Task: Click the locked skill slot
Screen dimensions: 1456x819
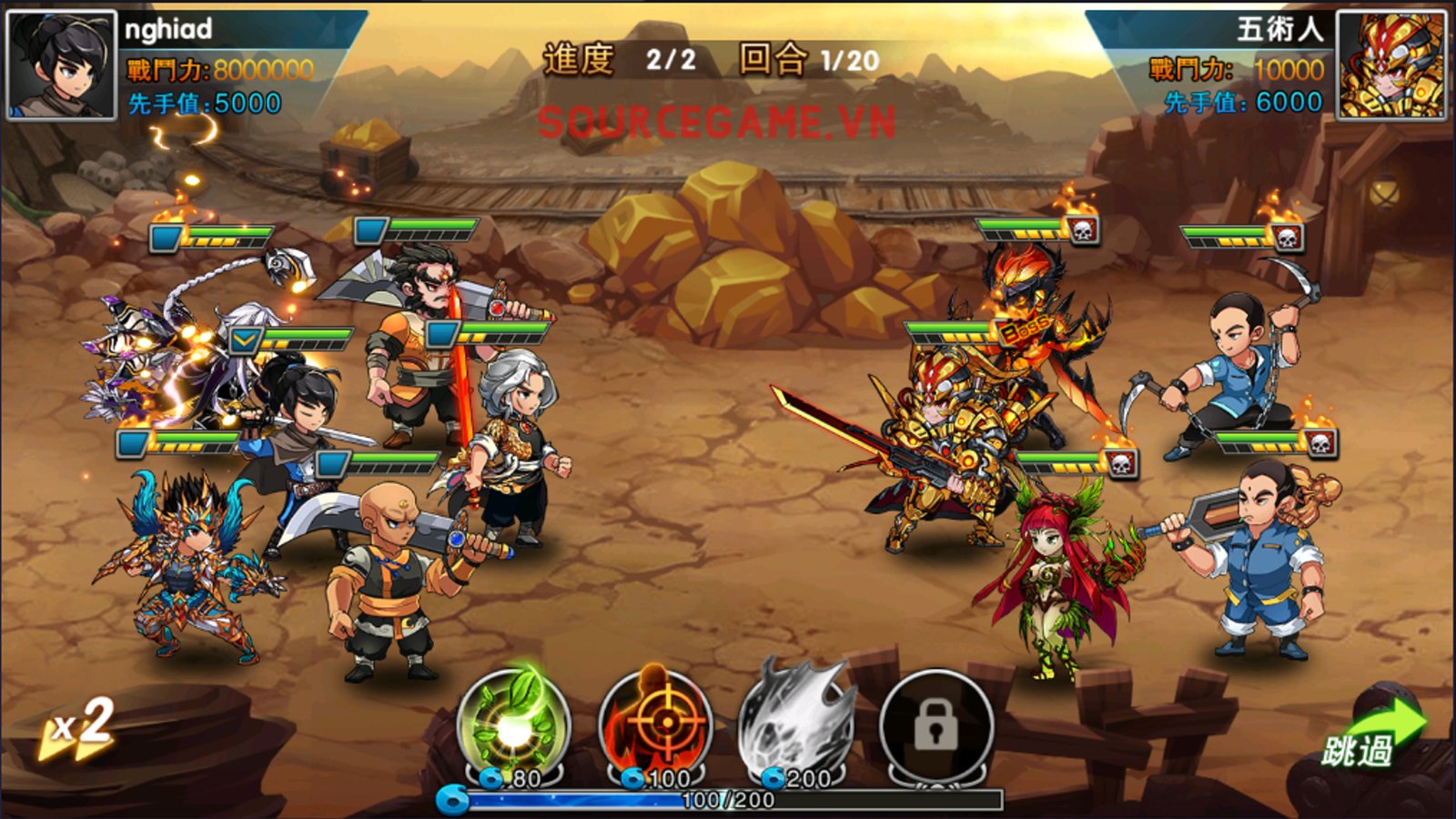Action: coord(935,725)
